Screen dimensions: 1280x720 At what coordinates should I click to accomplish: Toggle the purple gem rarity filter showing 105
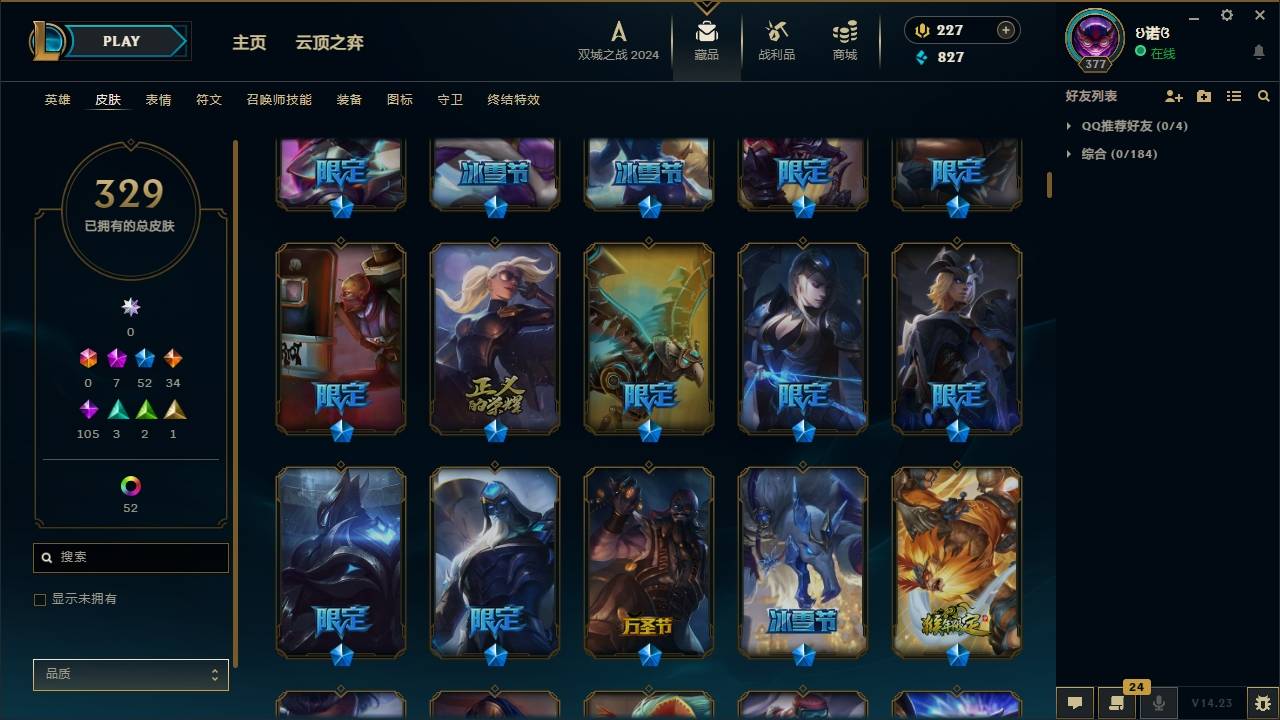point(88,409)
